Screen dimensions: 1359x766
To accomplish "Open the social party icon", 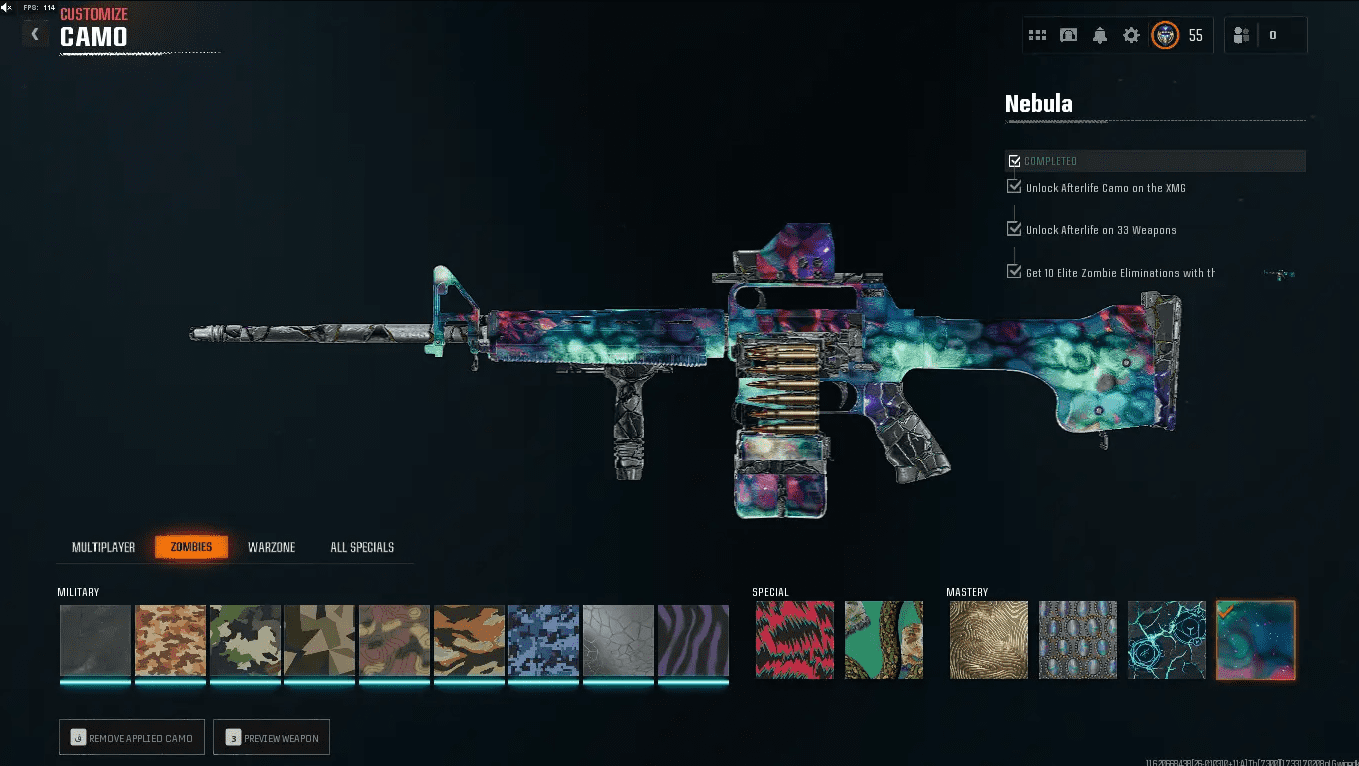I will pyautogui.click(x=1242, y=36).
